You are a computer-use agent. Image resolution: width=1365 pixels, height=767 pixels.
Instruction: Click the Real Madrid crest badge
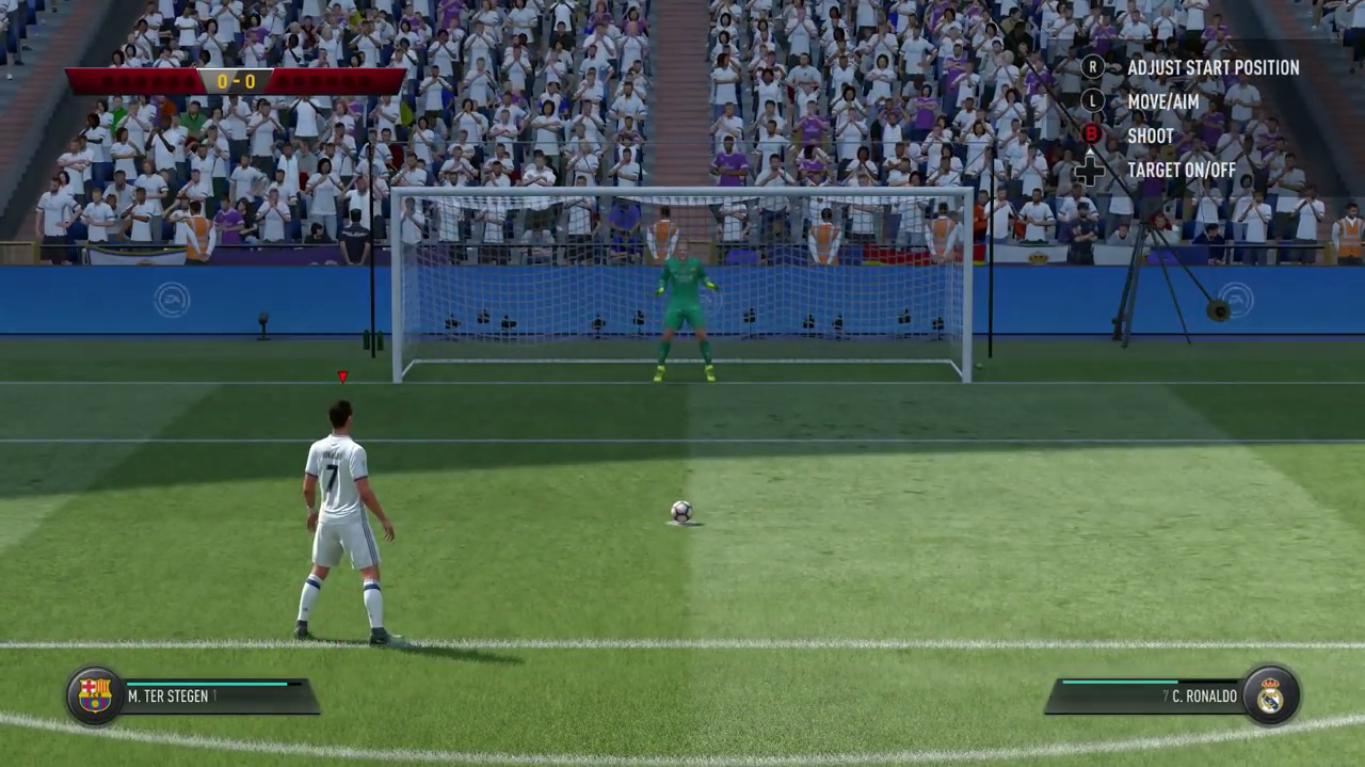pyautogui.click(x=1270, y=695)
